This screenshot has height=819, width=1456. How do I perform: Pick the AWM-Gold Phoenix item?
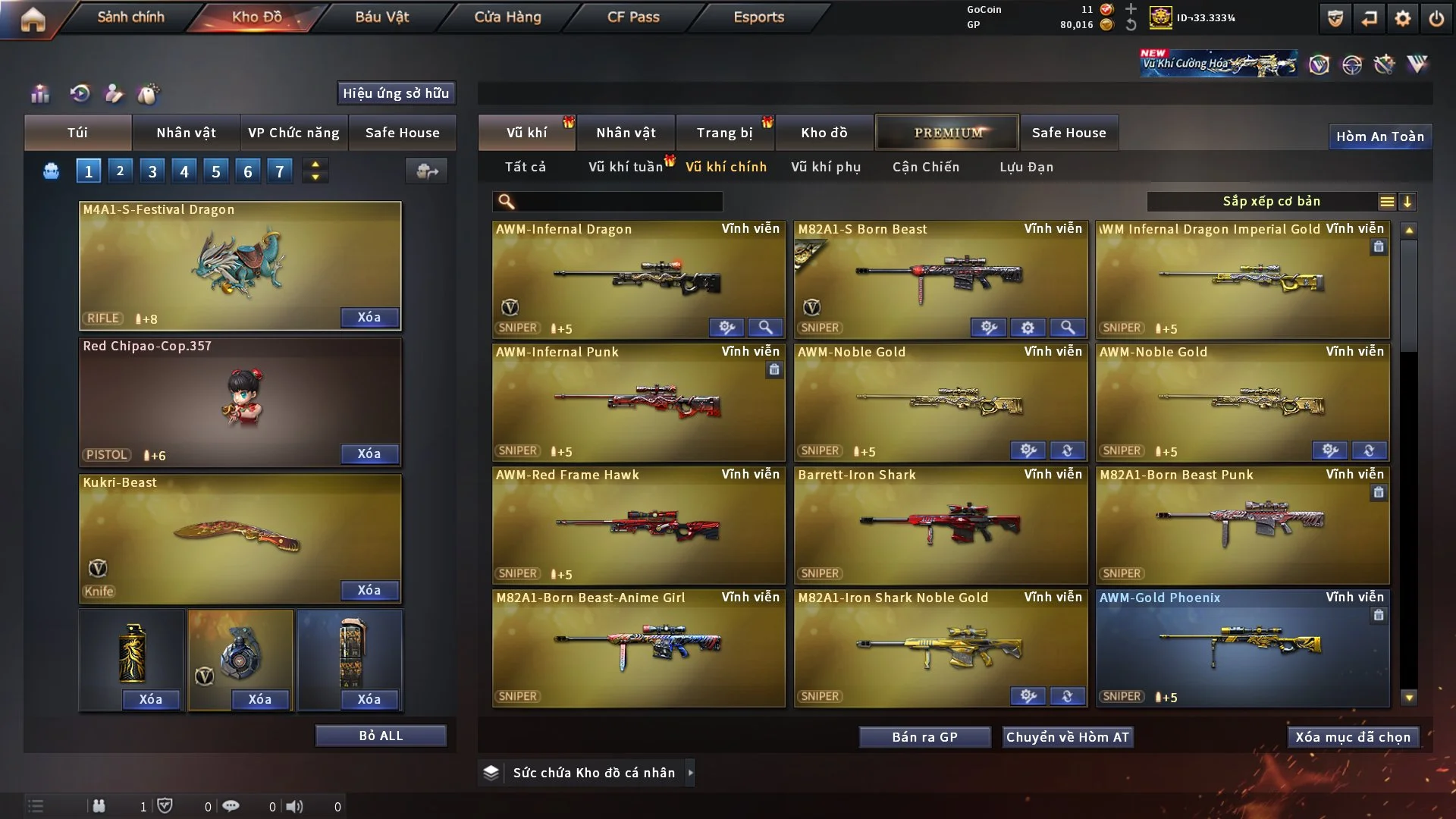pos(1242,648)
